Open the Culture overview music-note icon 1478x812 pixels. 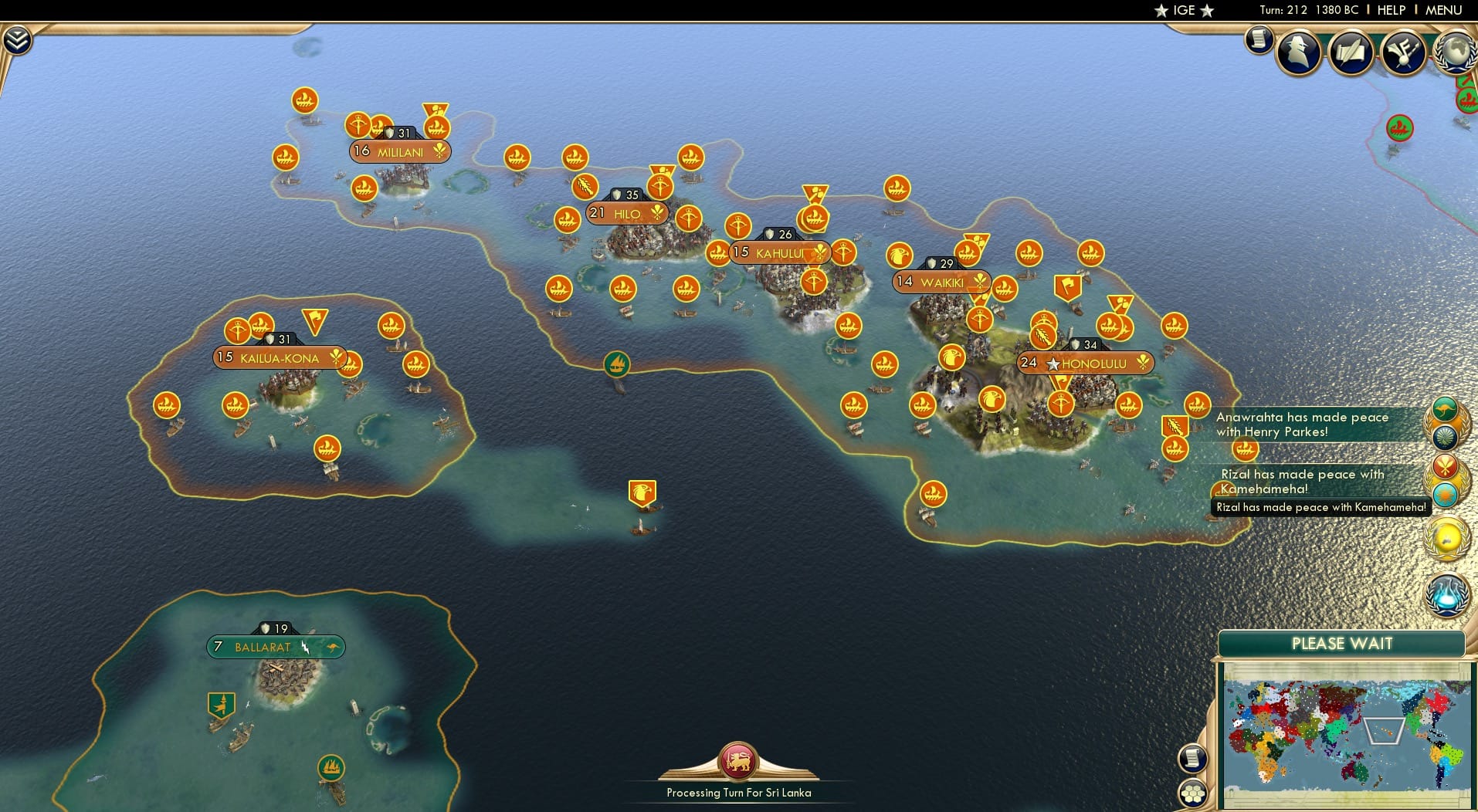(1403, 51)
